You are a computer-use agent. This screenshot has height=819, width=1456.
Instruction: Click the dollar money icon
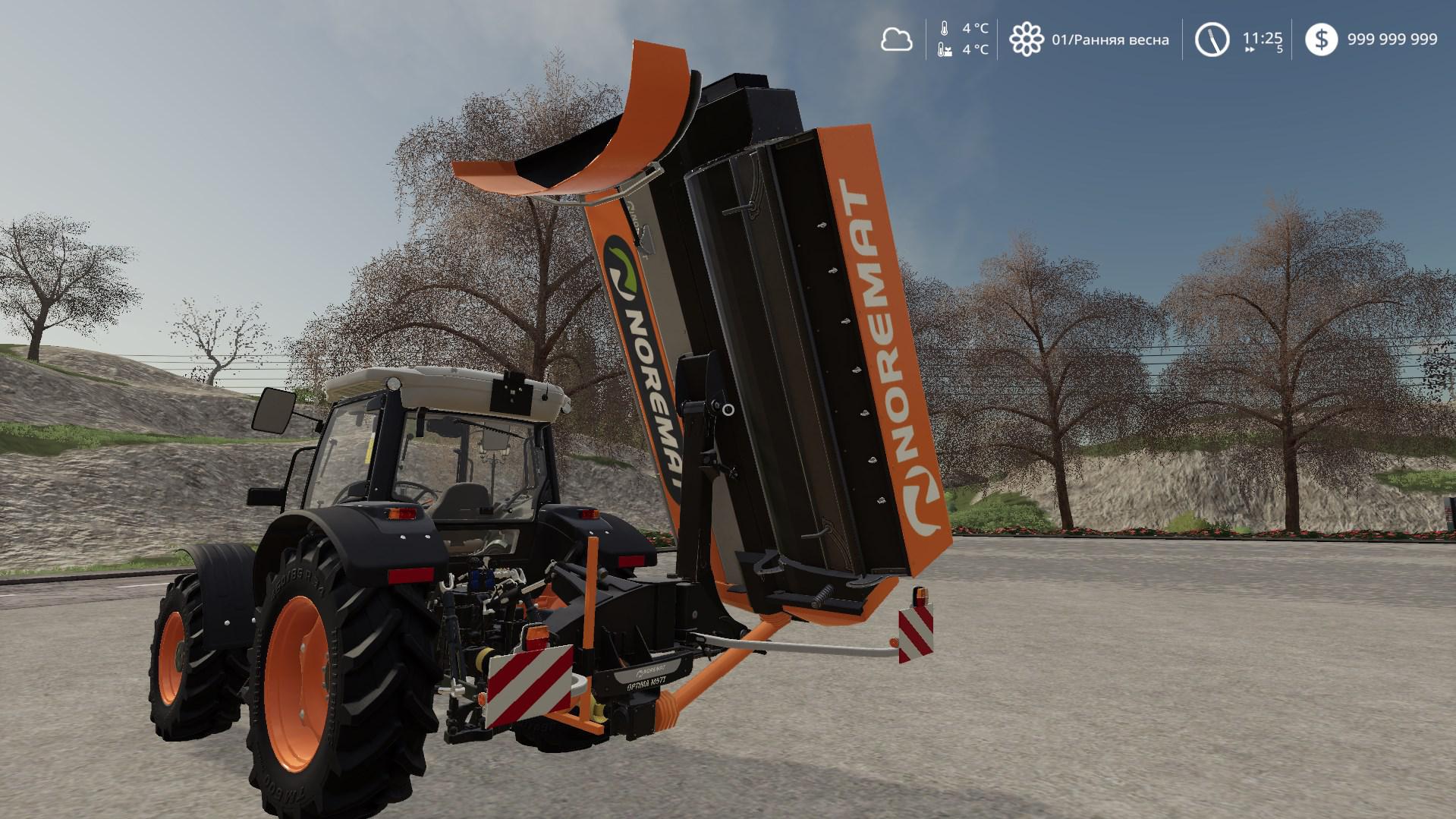1321,39
